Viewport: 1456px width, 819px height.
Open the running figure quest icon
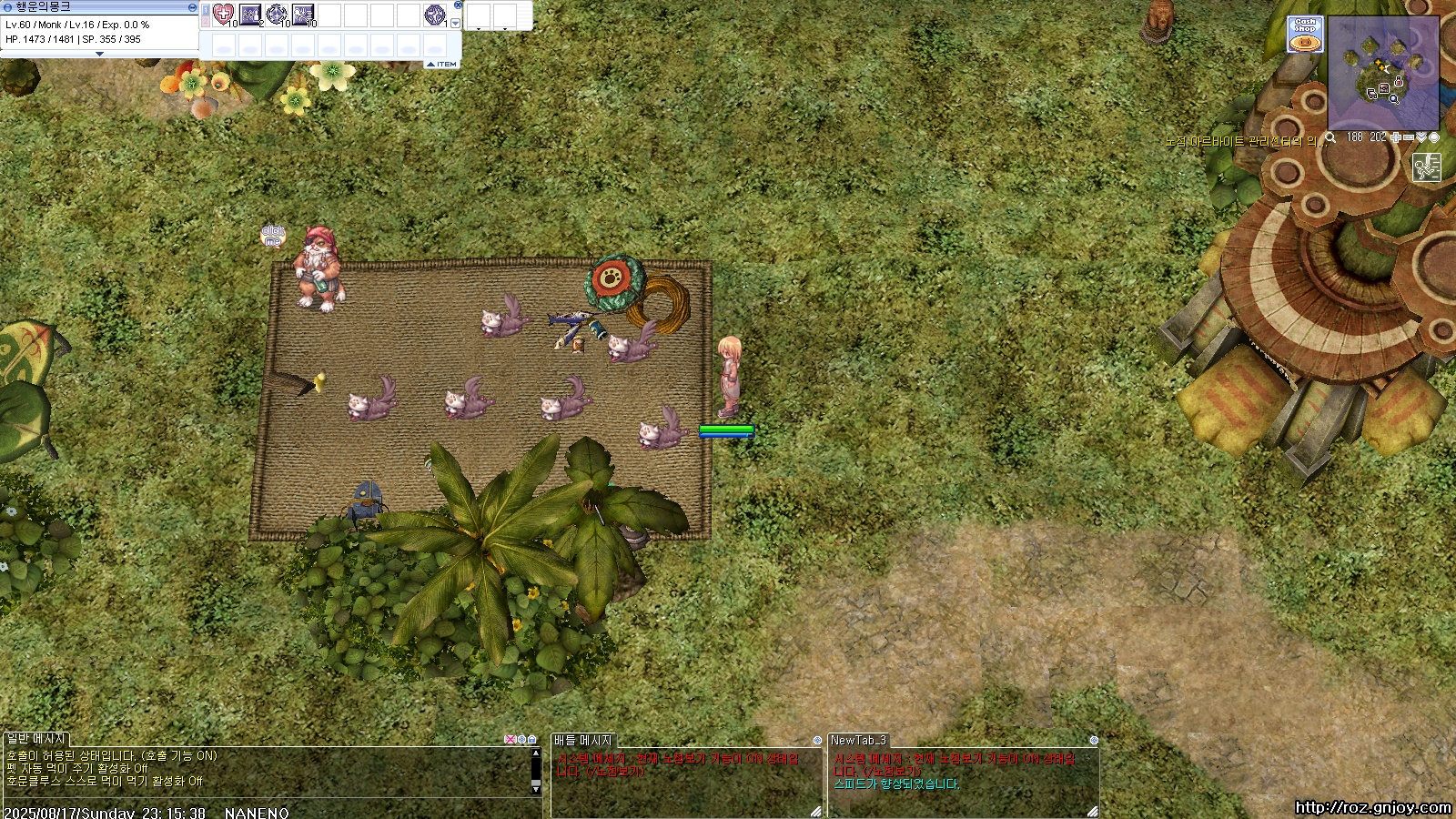(x=1426, y=167)
